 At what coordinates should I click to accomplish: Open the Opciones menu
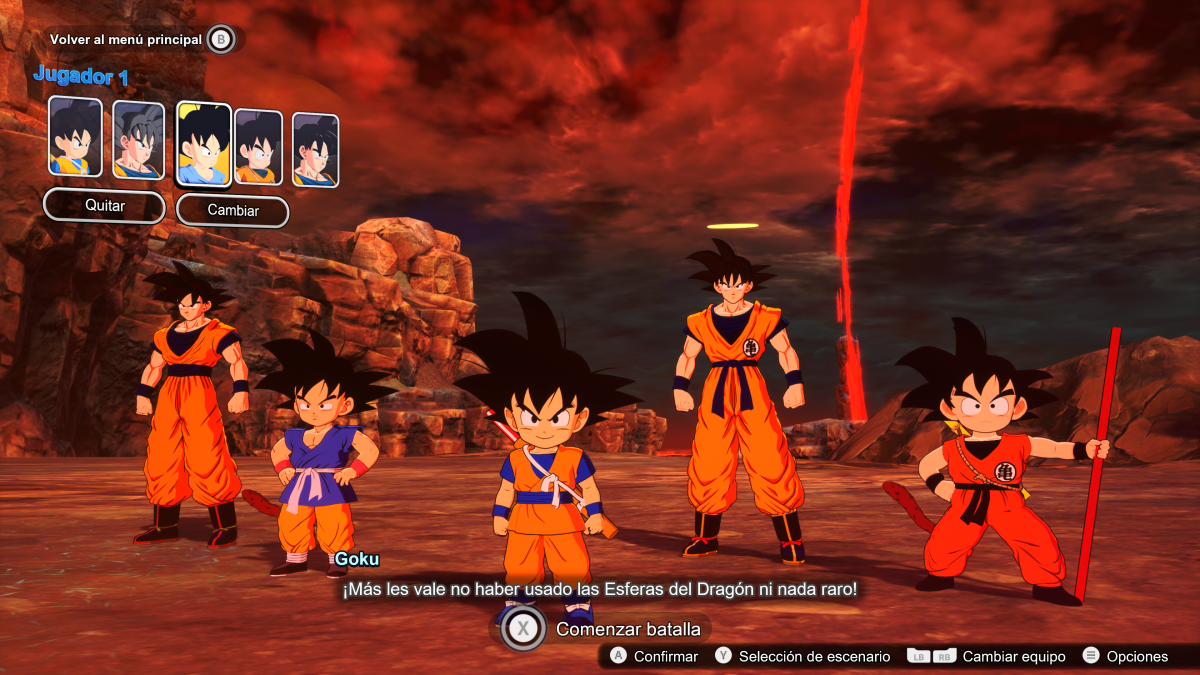(1125, 657)
